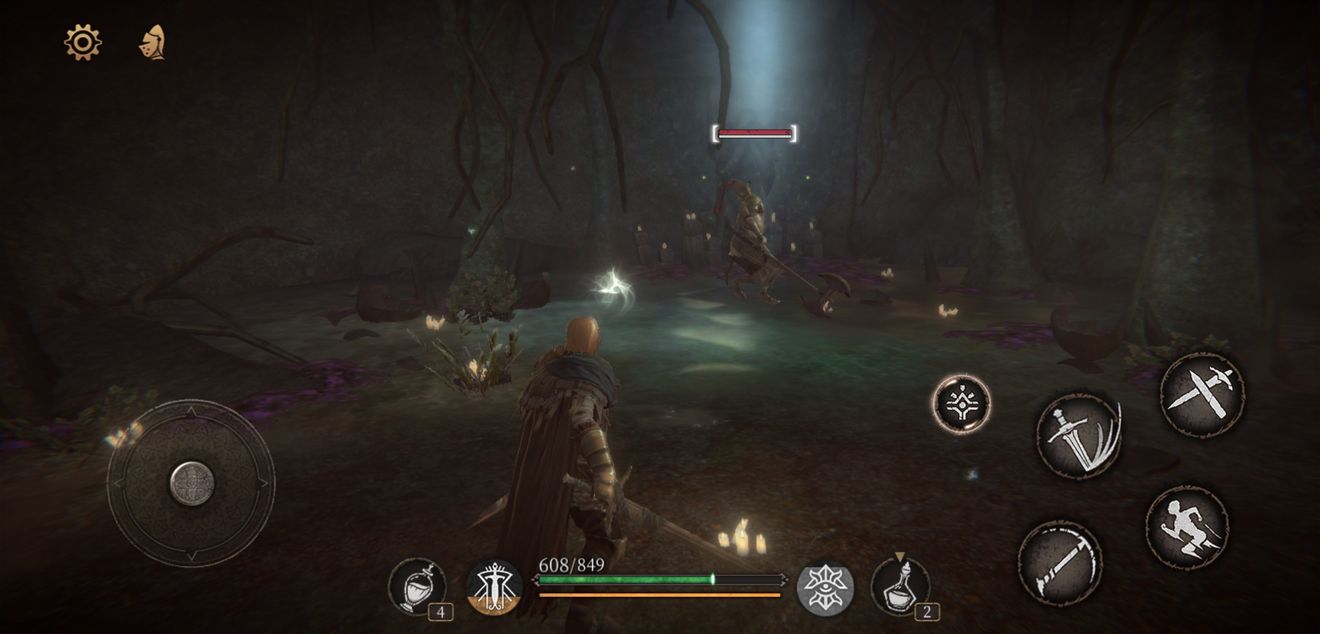Screen dimensions: 1320x634
Task: Tap the running figure dodge button
Action: click(x=1187, y=528)
